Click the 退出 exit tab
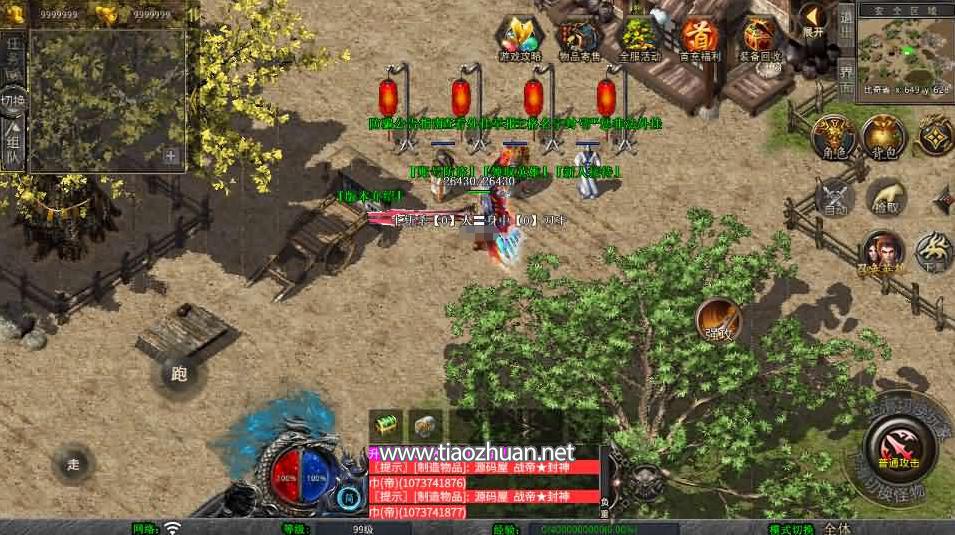 point(846,23)
